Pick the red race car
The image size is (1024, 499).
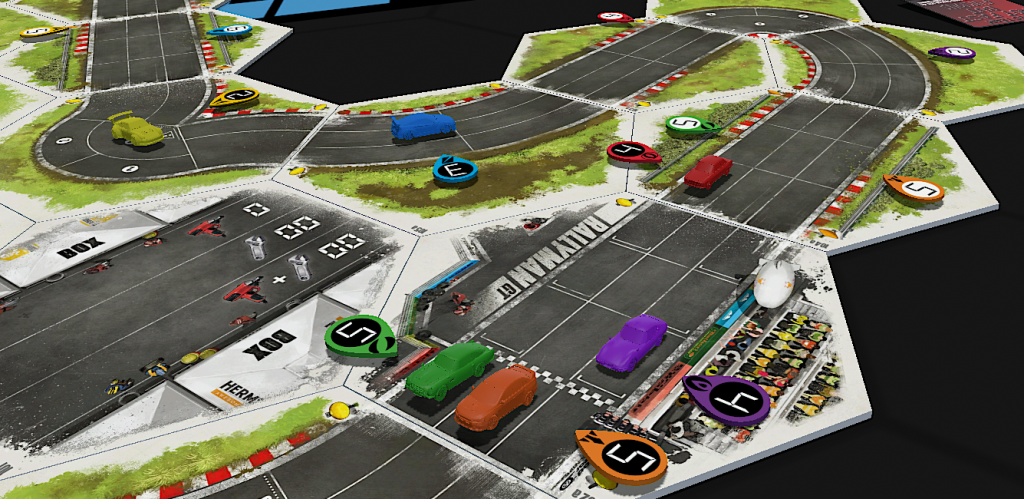(708, 171)
